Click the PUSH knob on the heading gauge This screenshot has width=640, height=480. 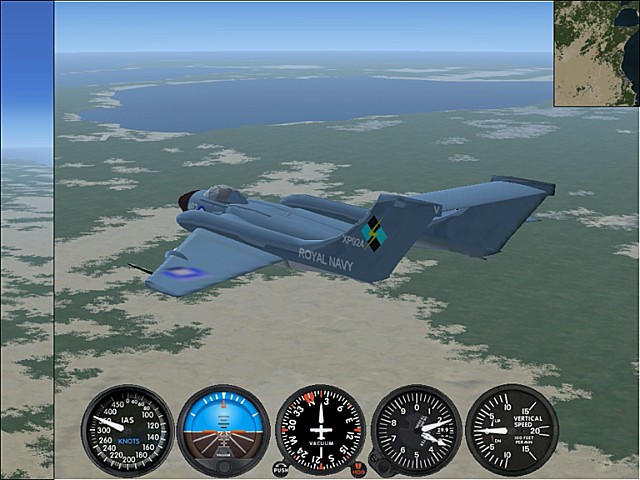tap(281, 468)
